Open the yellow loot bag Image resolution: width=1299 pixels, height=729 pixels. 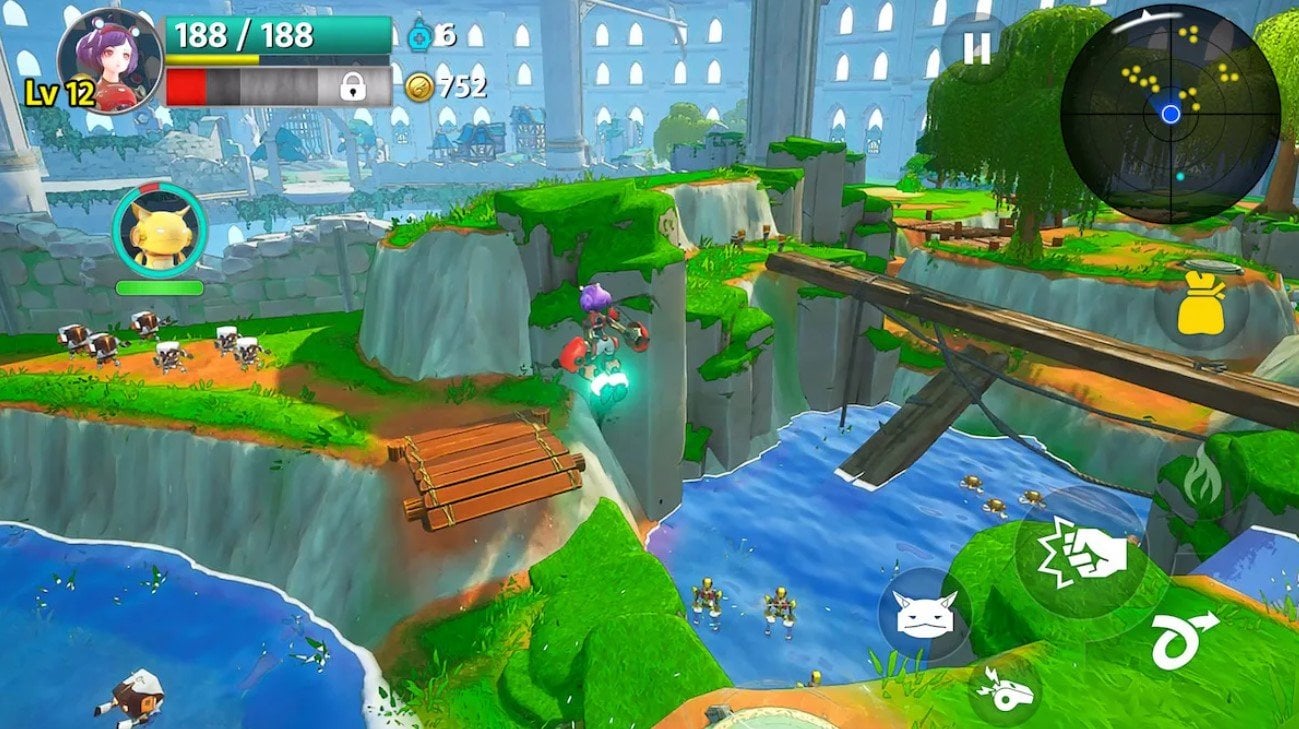pos(1201,307)
